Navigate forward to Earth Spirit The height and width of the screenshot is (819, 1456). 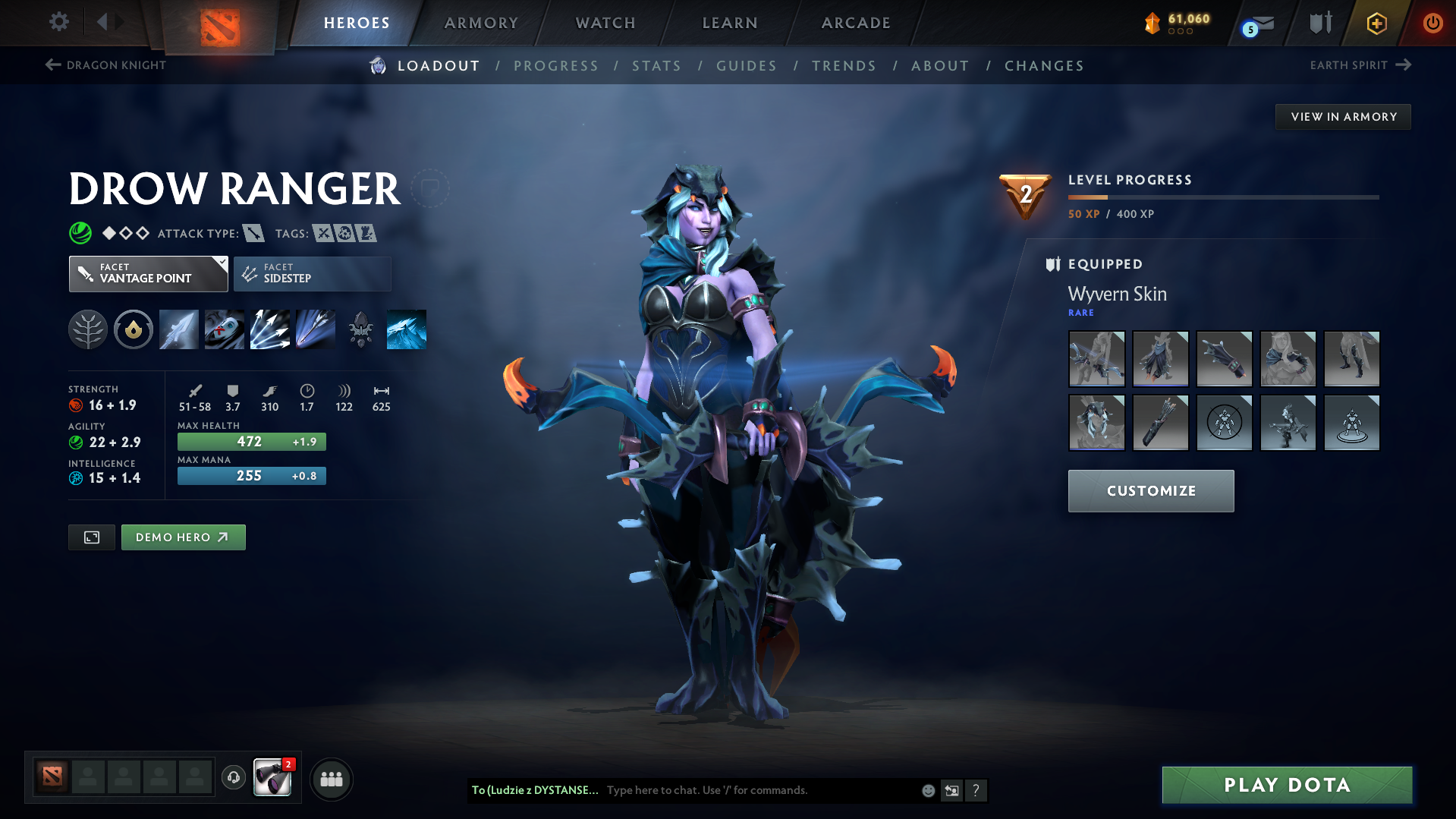(1361, 65)
